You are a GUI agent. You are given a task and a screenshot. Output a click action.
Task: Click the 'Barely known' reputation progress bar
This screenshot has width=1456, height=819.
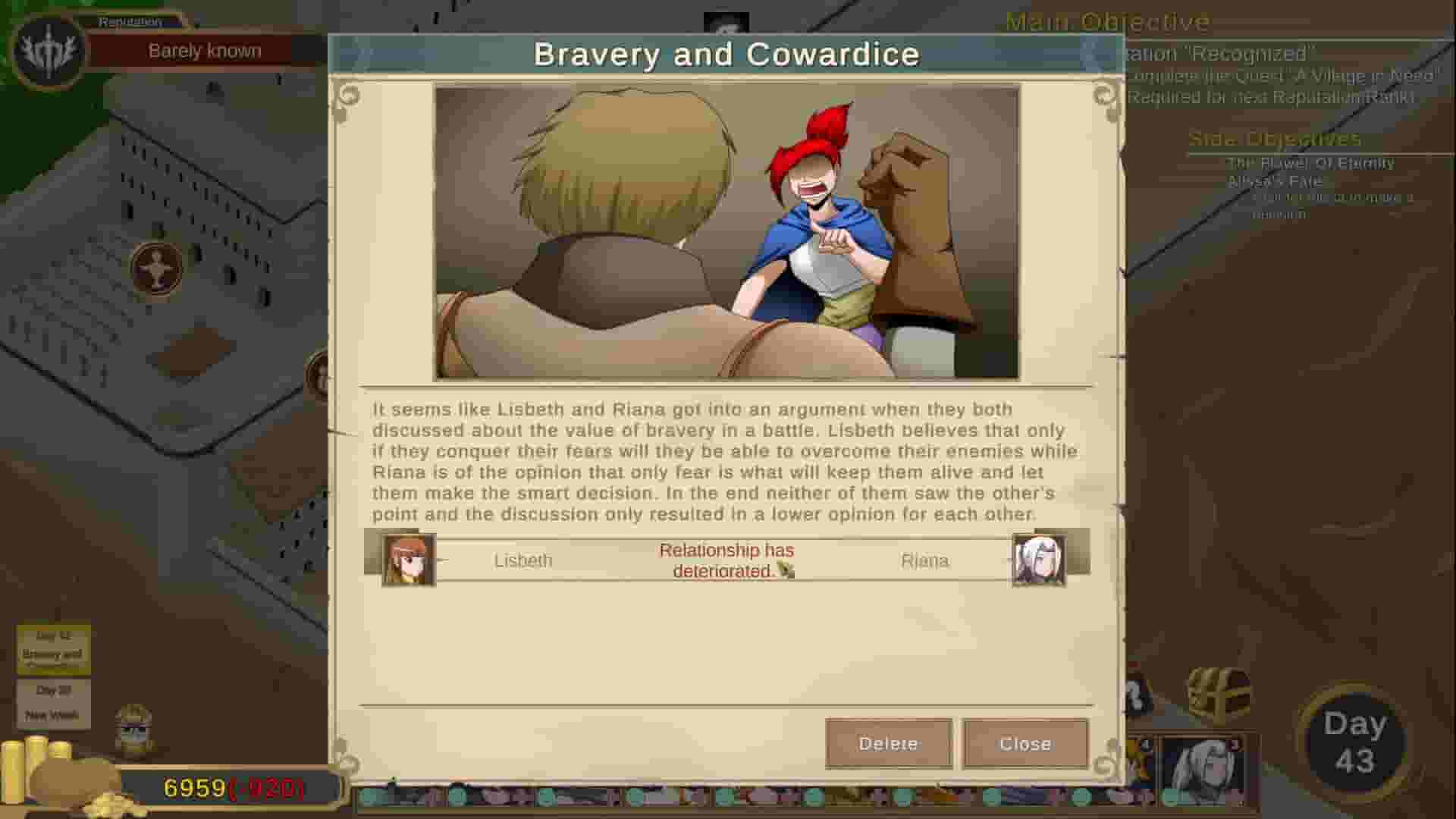click(205, 50)
